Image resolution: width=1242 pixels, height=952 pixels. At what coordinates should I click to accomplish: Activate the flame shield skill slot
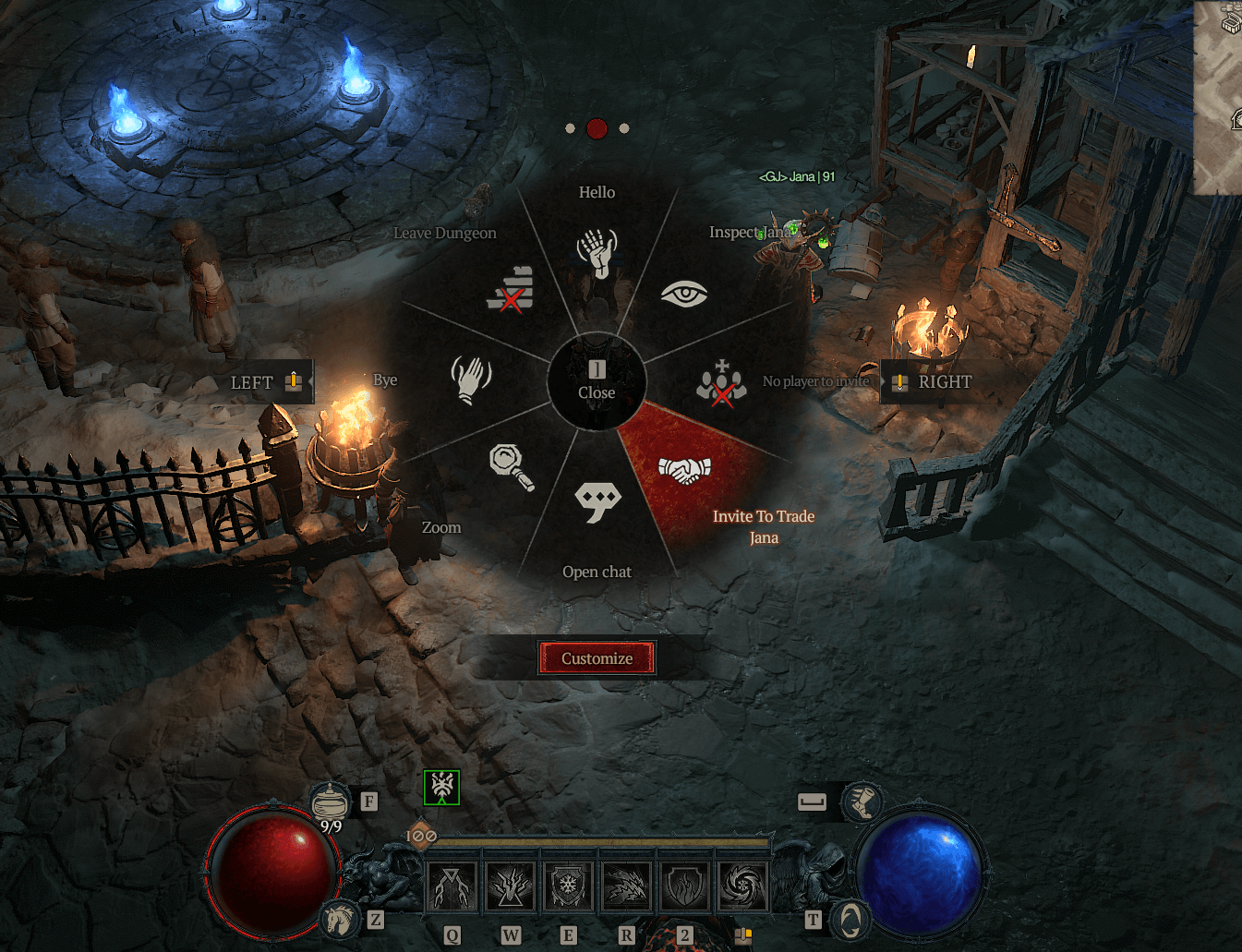[x=684, y=886]
